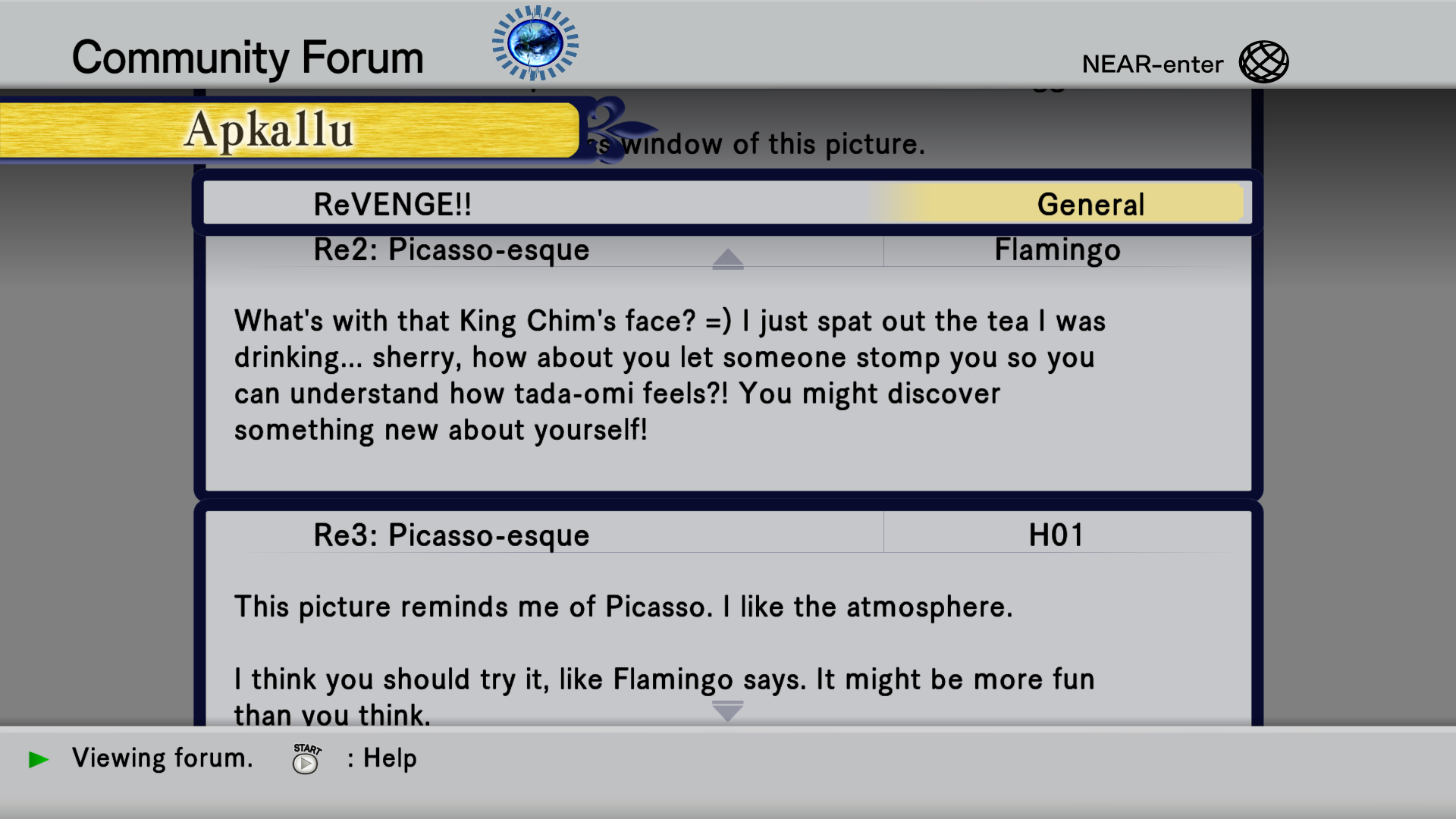Click the up arrow to see earlier posts
Viewport: 1456px width, 819px height.
pyautogui.click(x=728, y=260)
